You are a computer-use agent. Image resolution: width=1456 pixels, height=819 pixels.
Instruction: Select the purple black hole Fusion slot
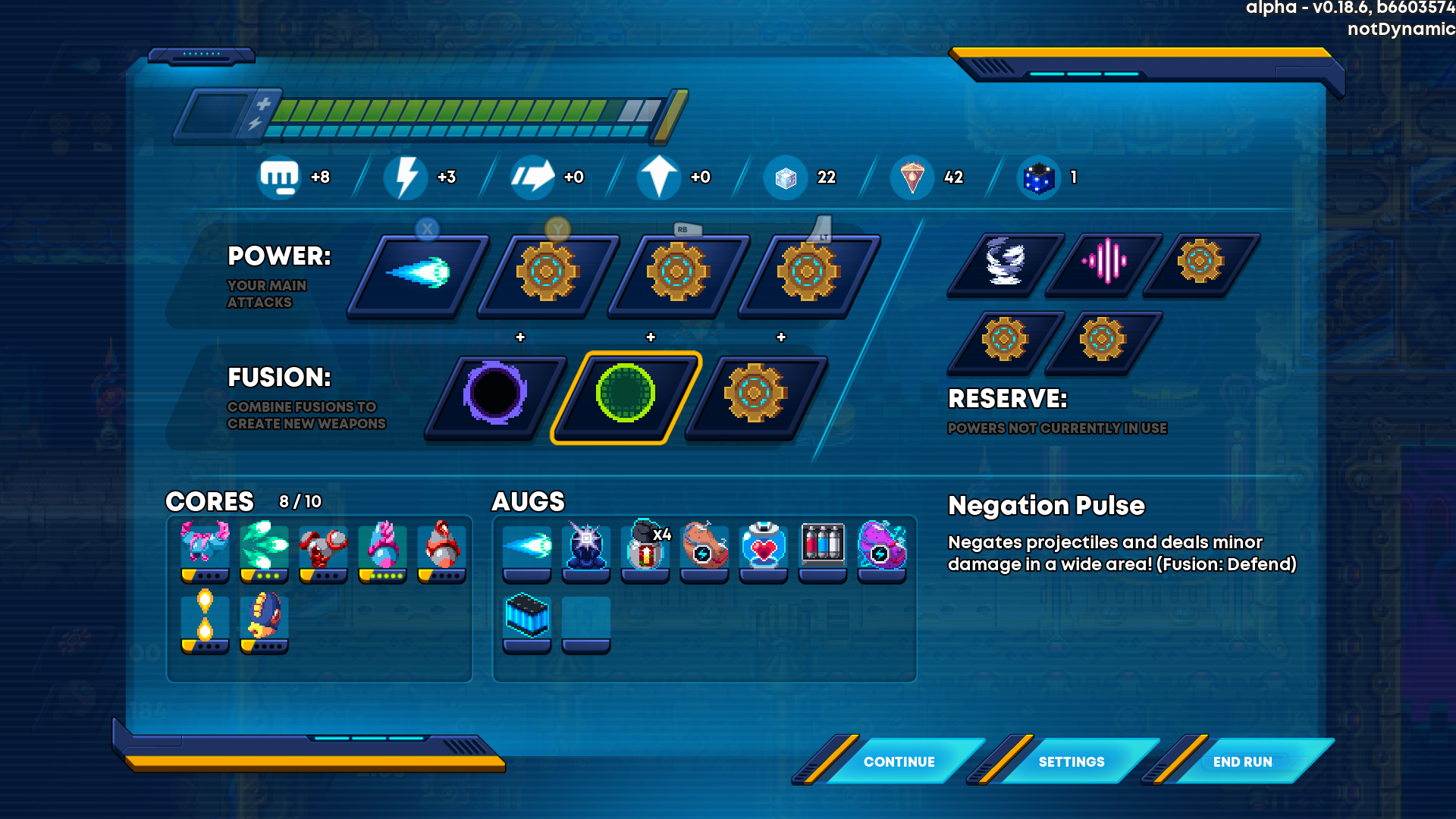coord(495,394)
